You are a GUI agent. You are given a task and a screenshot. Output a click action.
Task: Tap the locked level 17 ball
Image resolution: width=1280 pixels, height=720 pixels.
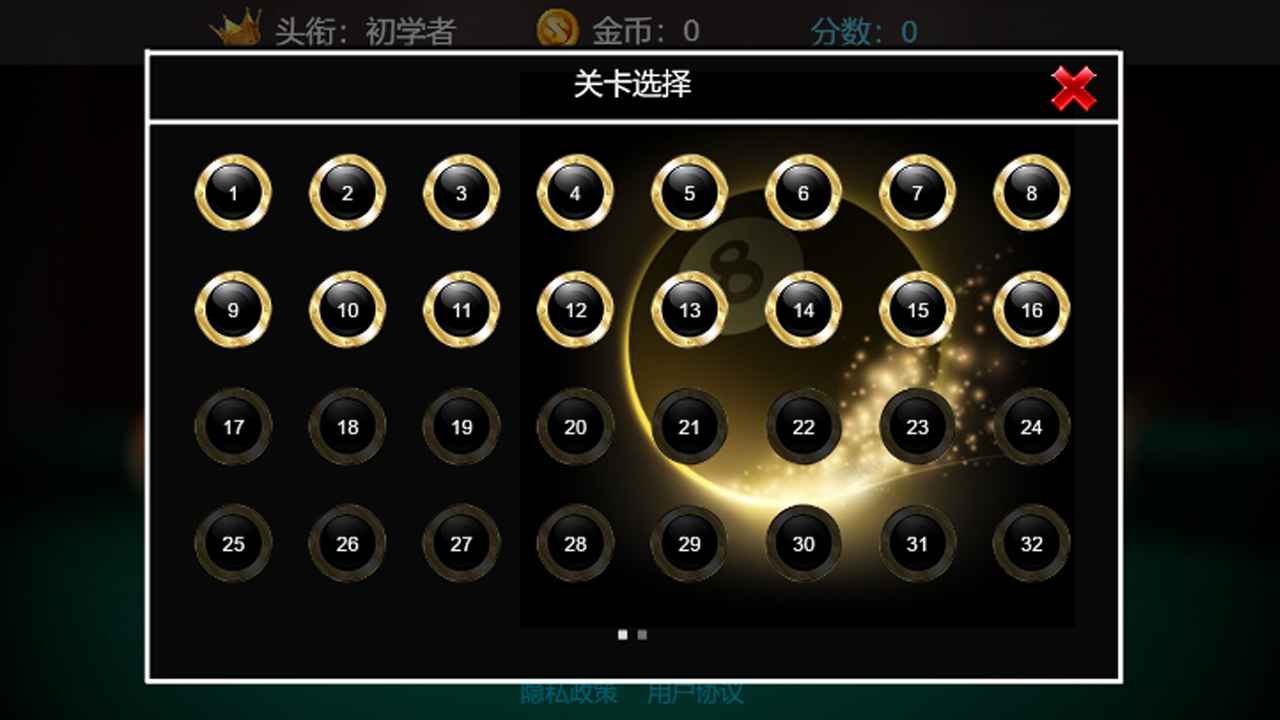(232, 427)
